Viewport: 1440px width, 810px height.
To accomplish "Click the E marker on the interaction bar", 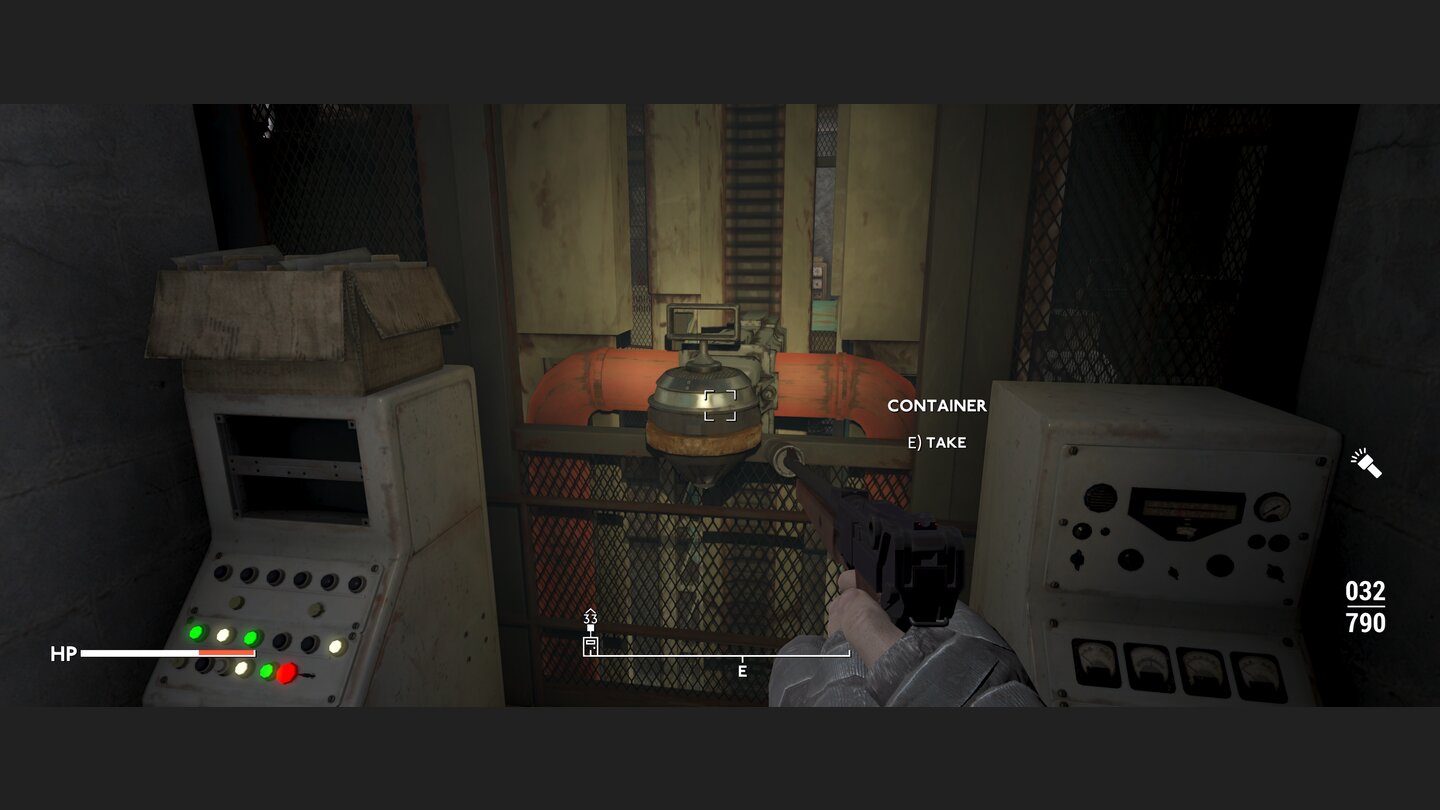I will tap(741, 671).
